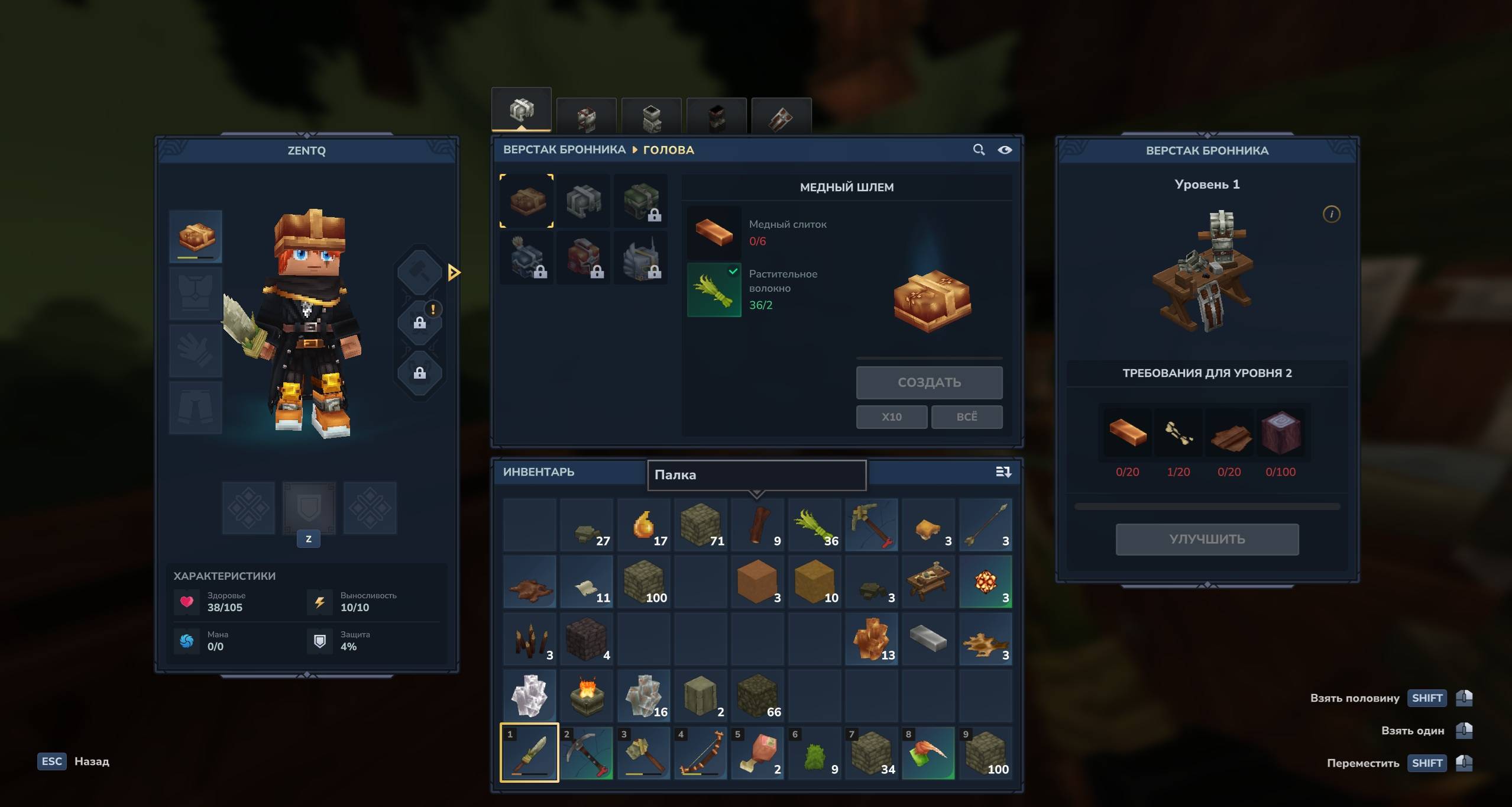Select the bow in hotbar slot 4
The image size is (1512, 807).
click(x=701, y=753)
